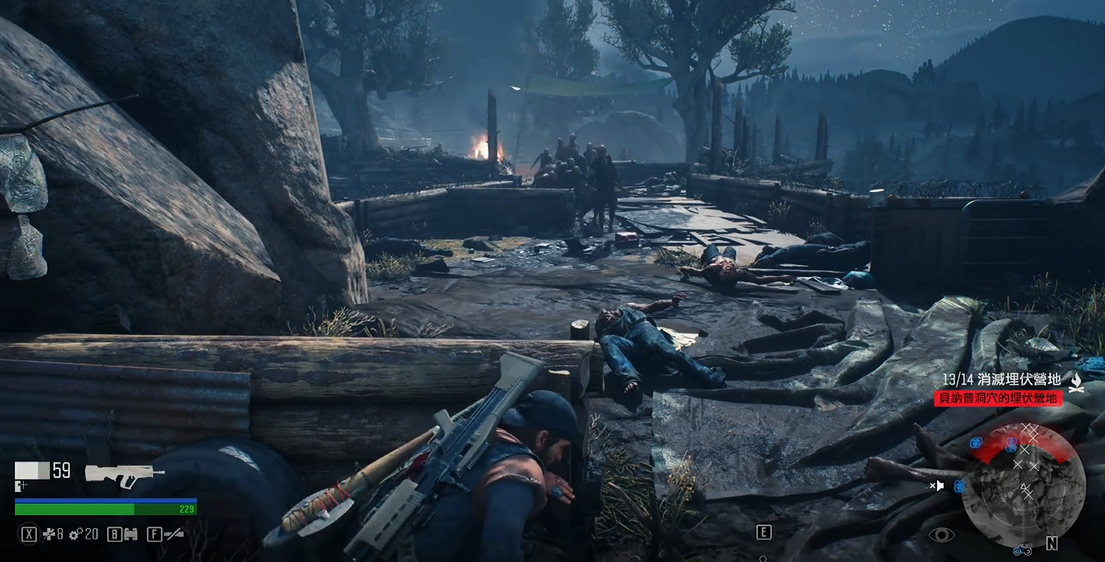Click the eye visibility indicator icon
This screenshot has width=1105, height=562.
[x=941, y=536]
